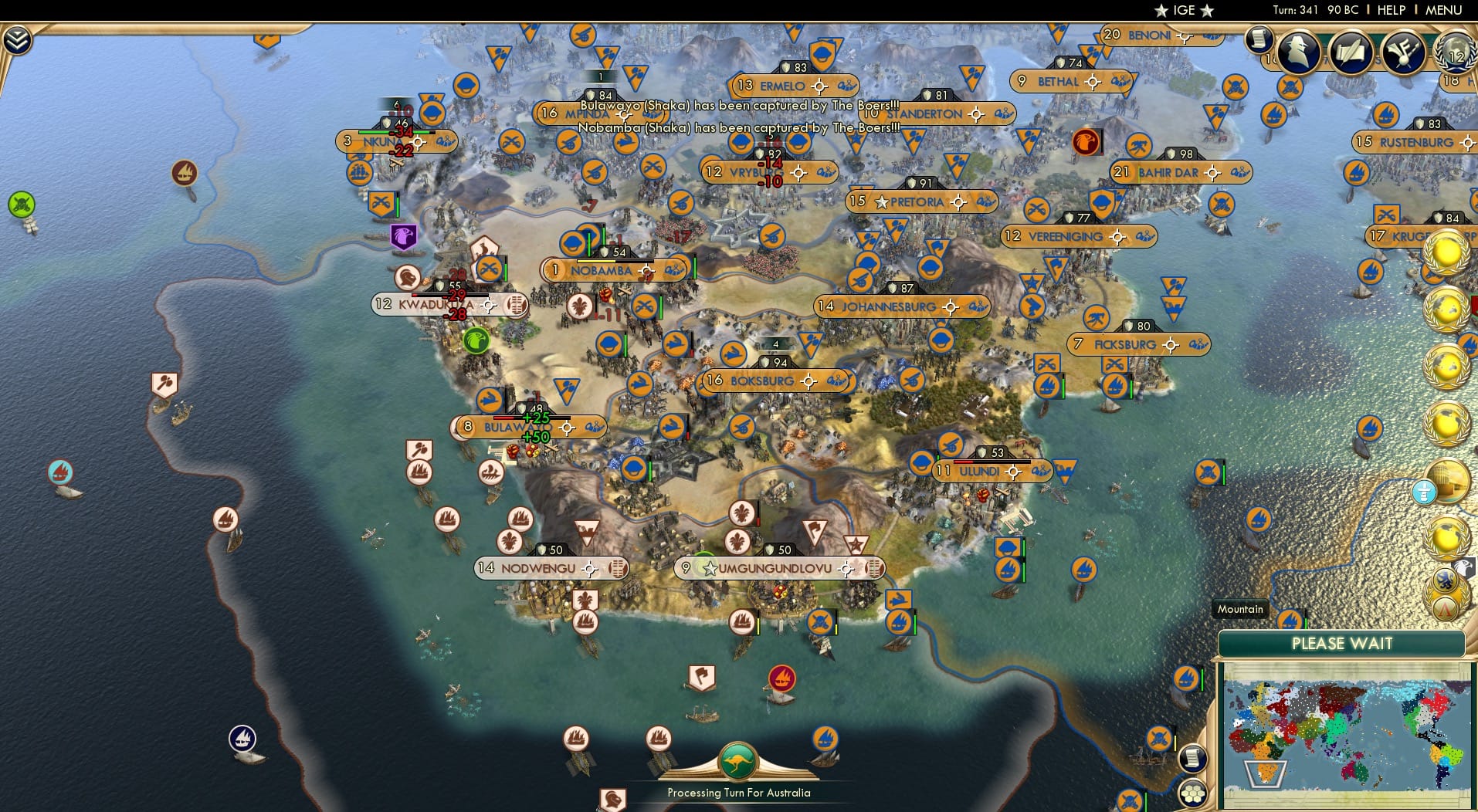
Task: Open the Cultural overview icon
Action: click(1402, 52)
